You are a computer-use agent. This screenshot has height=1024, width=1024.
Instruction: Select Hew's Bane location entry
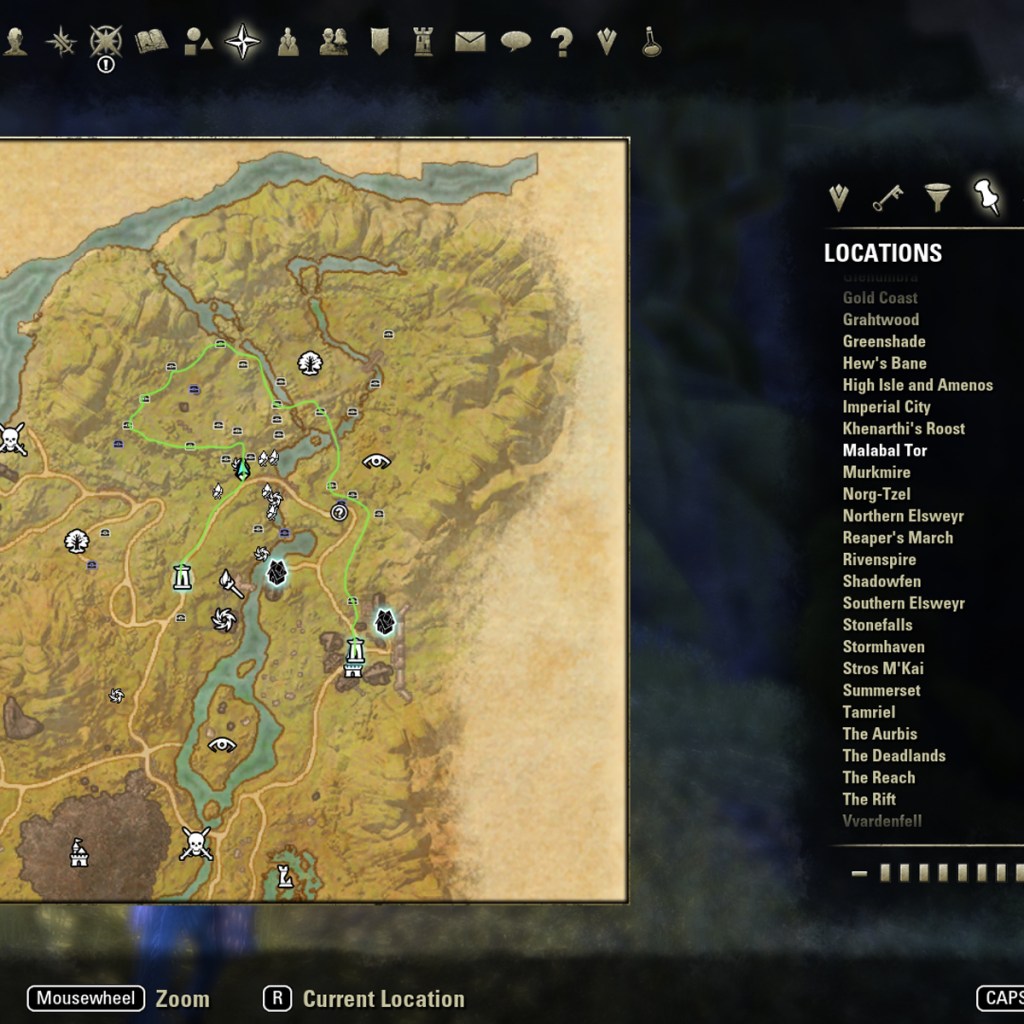884,364
